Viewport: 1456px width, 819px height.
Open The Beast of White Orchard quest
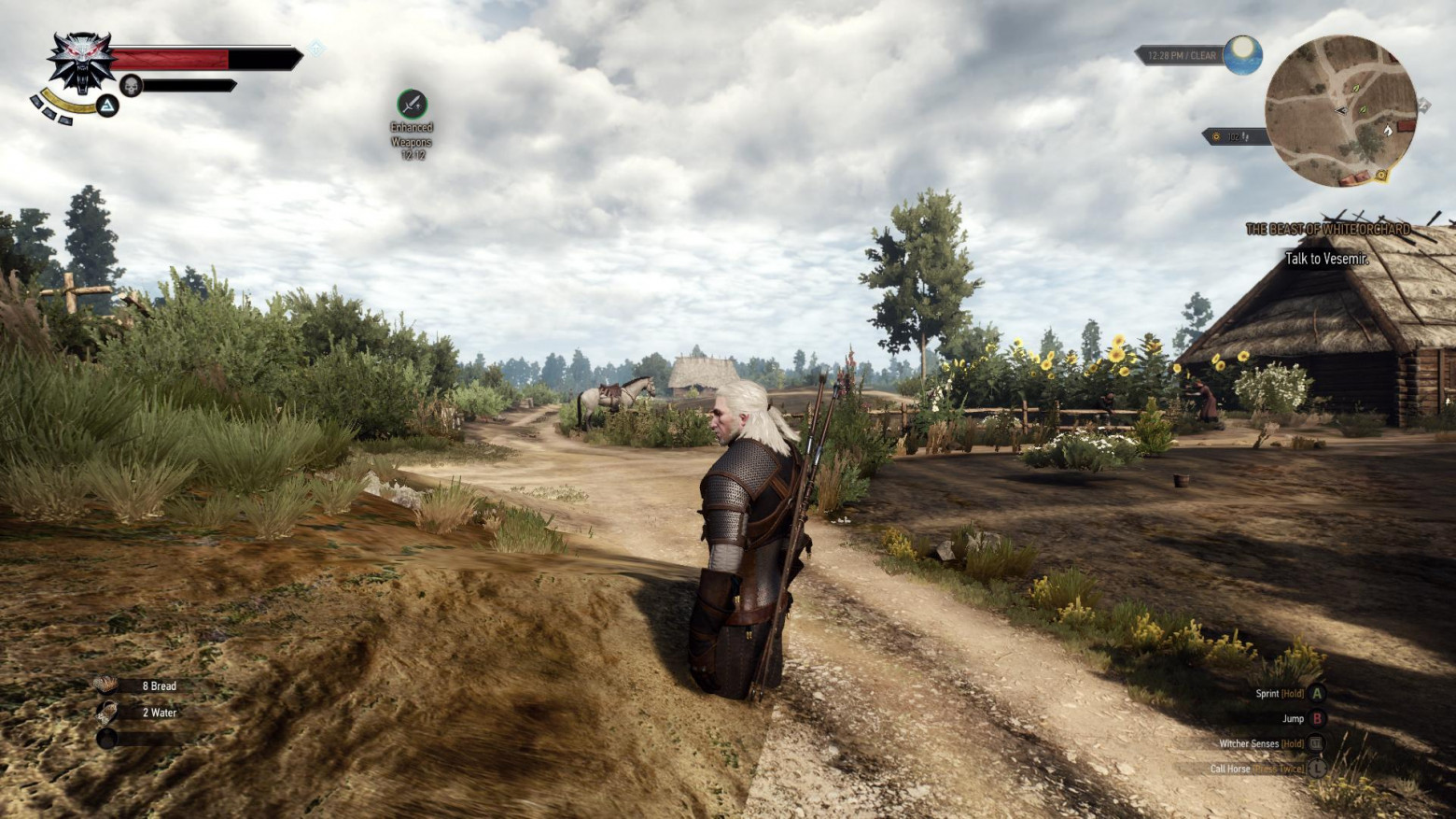click(1327, 229)
